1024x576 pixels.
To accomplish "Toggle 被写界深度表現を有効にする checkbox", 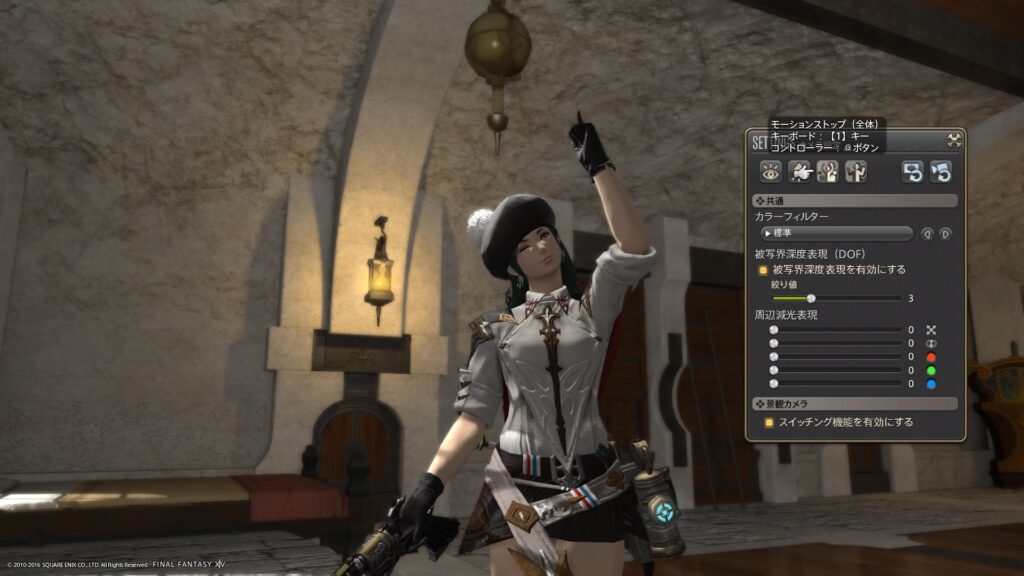I will click(762, 269).
